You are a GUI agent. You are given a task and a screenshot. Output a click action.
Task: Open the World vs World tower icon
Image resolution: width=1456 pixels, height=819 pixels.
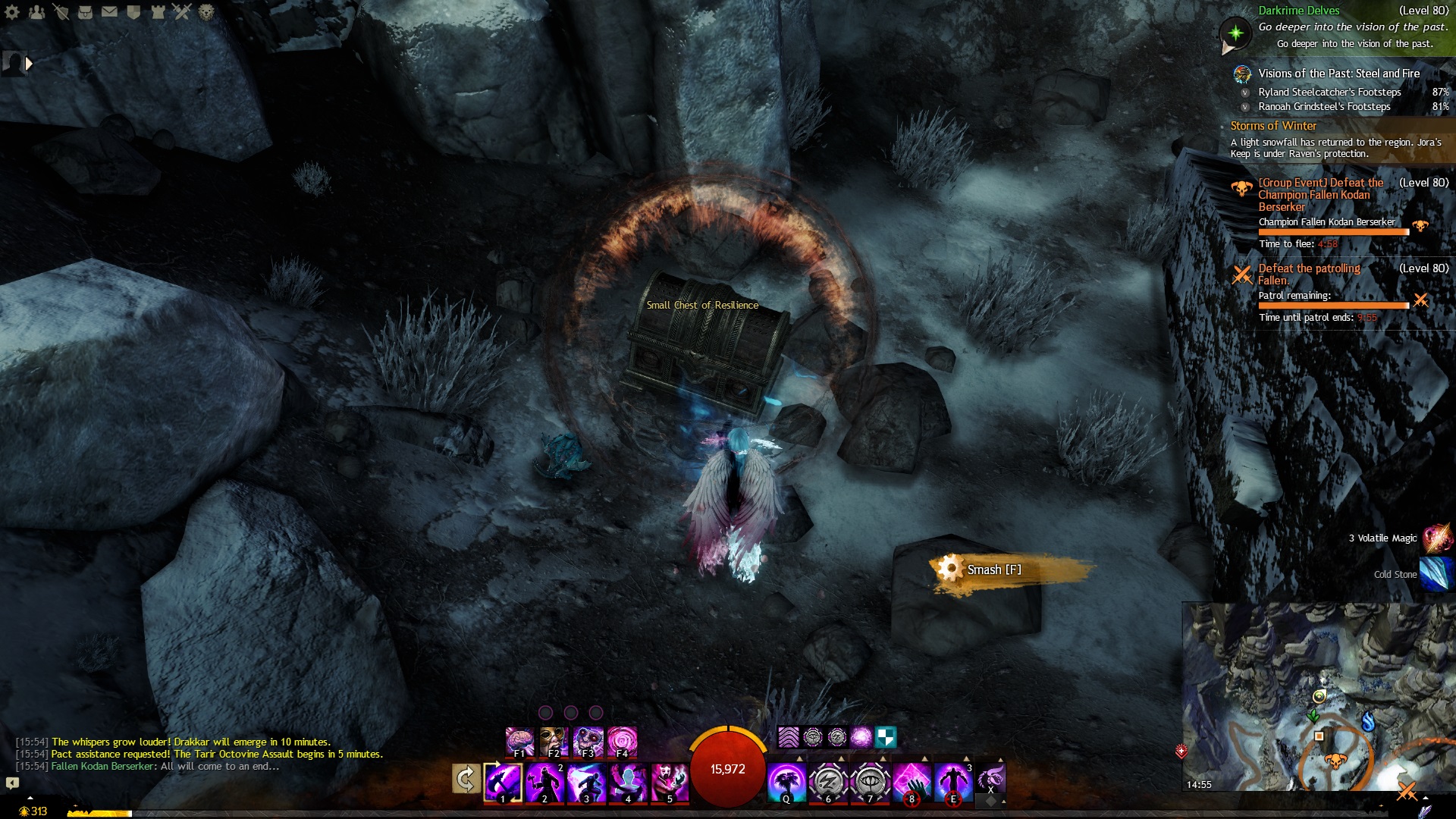coord(158,11)
